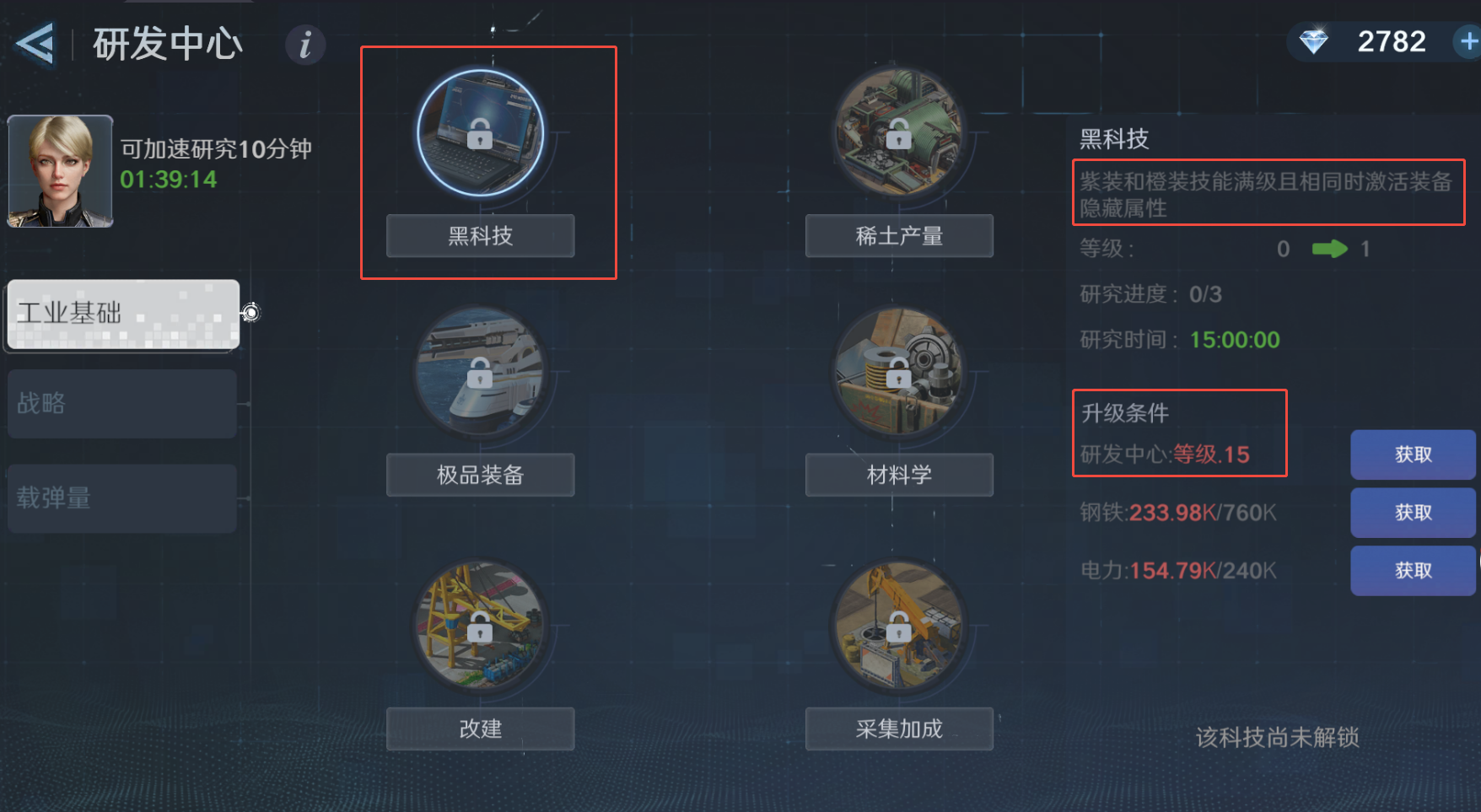Select the 工业基础 category tab

(121, 315)
